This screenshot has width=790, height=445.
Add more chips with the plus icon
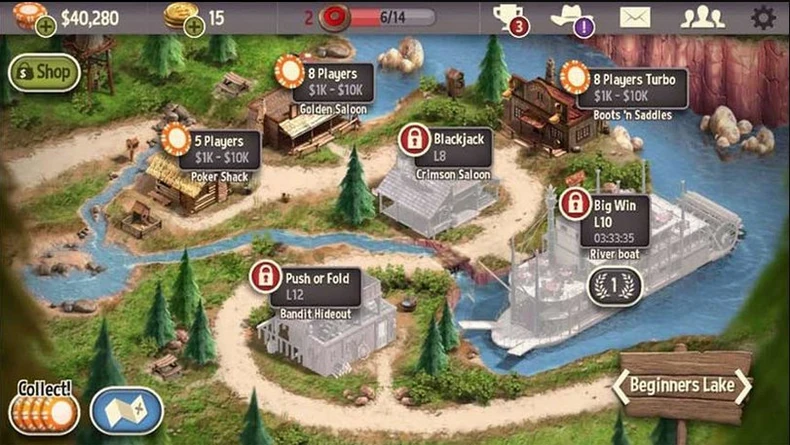(x=45, y=27)
